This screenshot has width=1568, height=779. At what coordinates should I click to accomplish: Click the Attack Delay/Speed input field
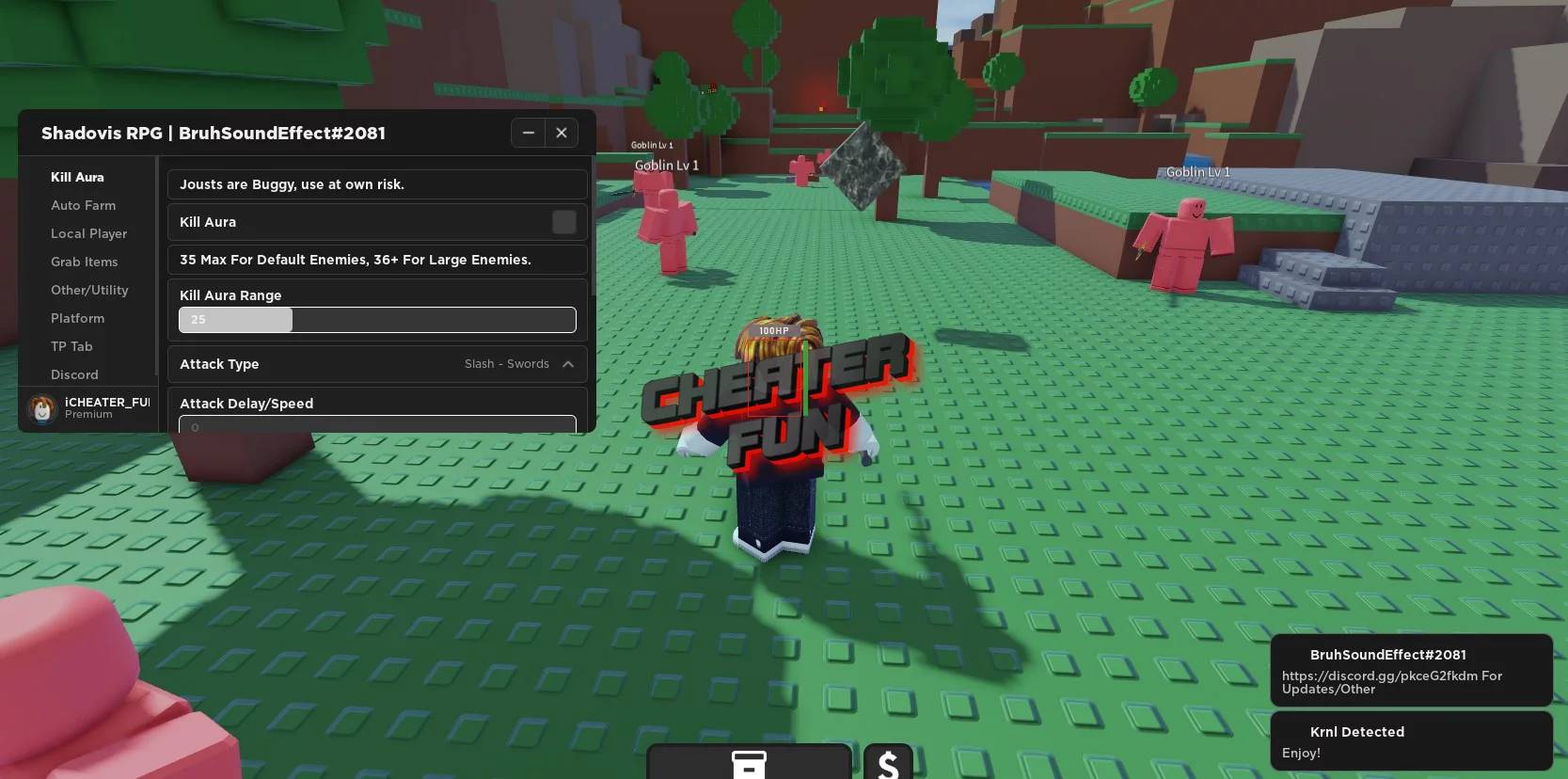376,426
